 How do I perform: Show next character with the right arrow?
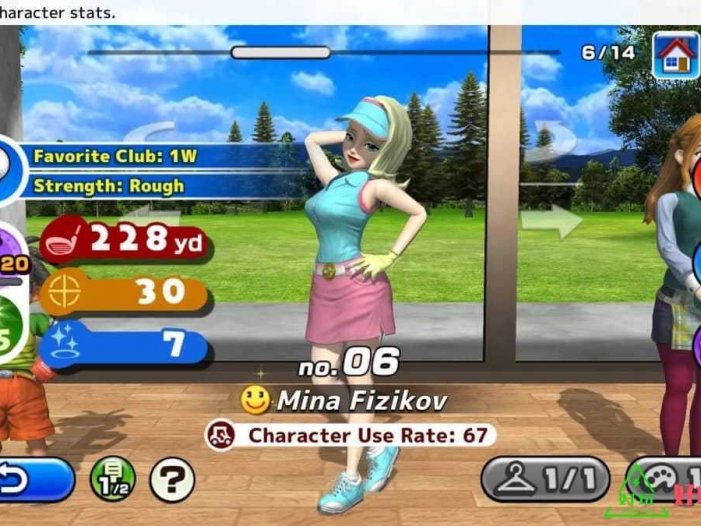pyautogui.click(x=552, y=220)
